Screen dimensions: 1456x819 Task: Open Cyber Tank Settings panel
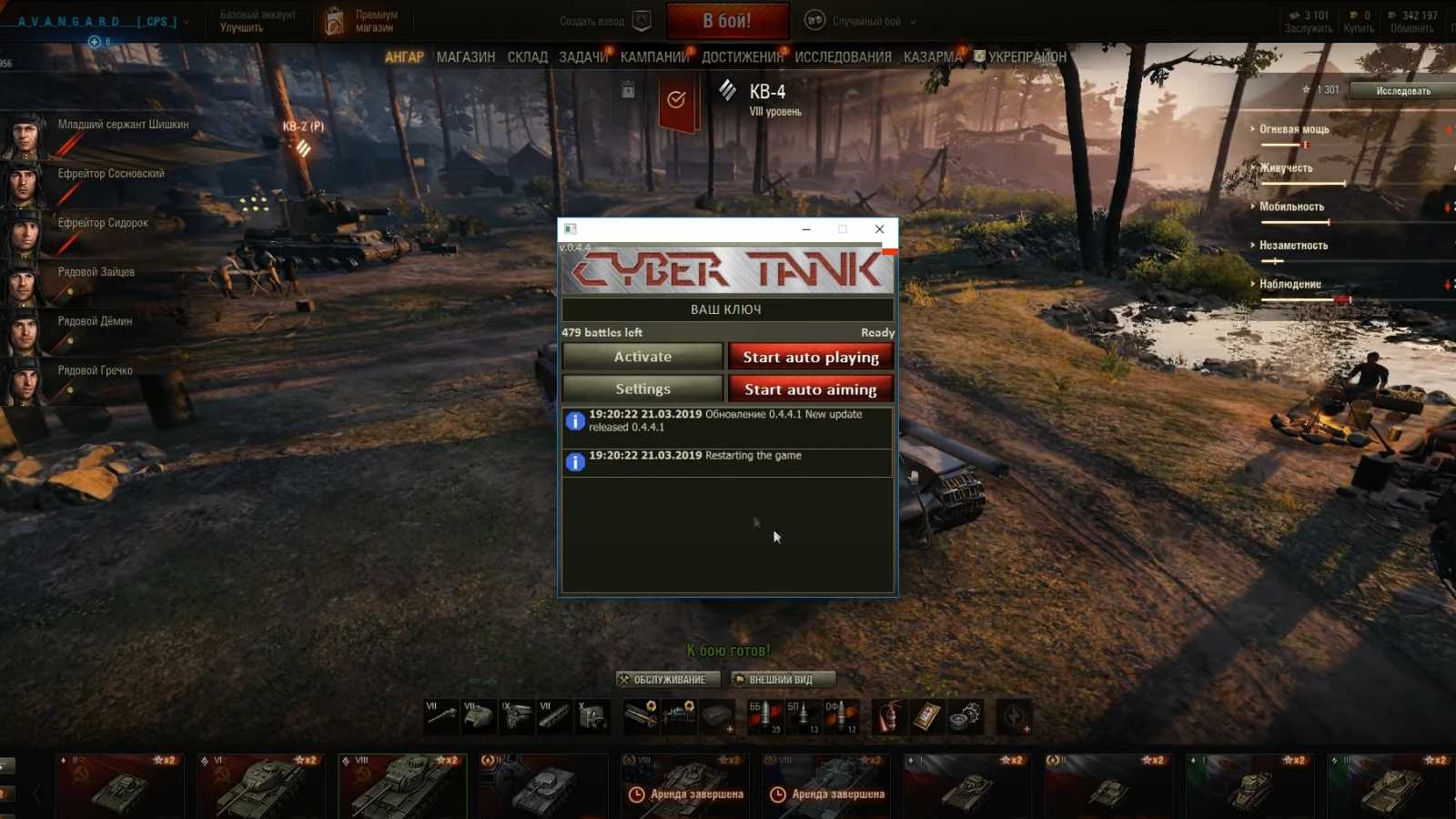(x=642, y=389)
